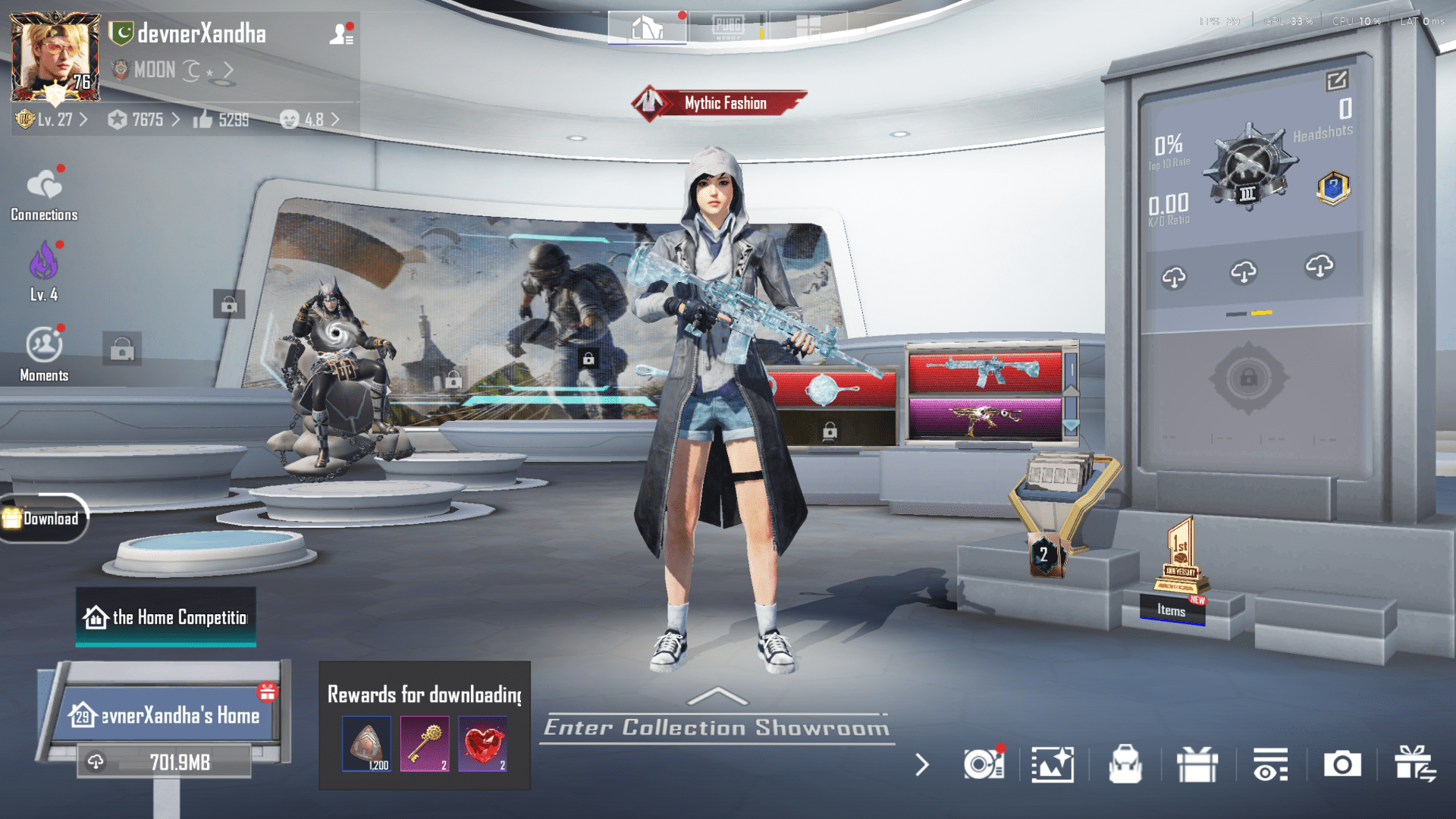
Task: Open the photo album icon
Action: click(1053, 766)
